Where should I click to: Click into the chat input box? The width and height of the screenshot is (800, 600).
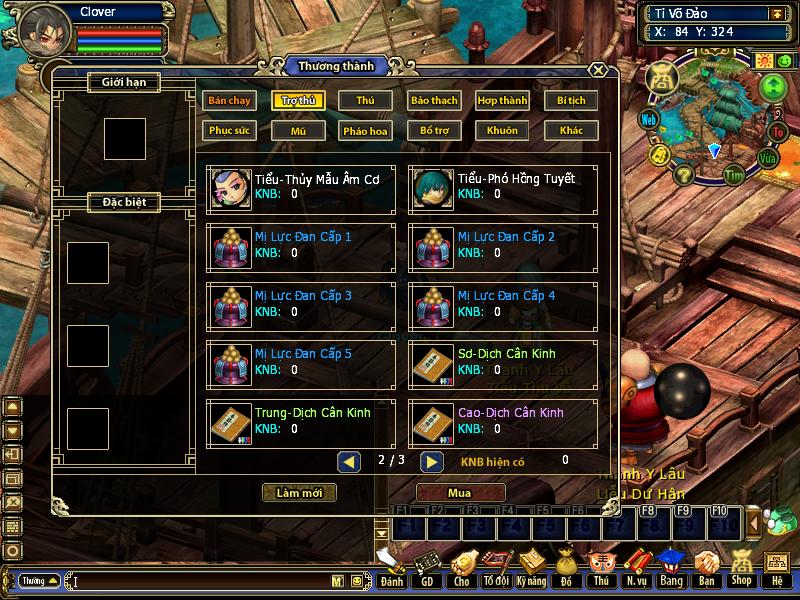[200, 581]
